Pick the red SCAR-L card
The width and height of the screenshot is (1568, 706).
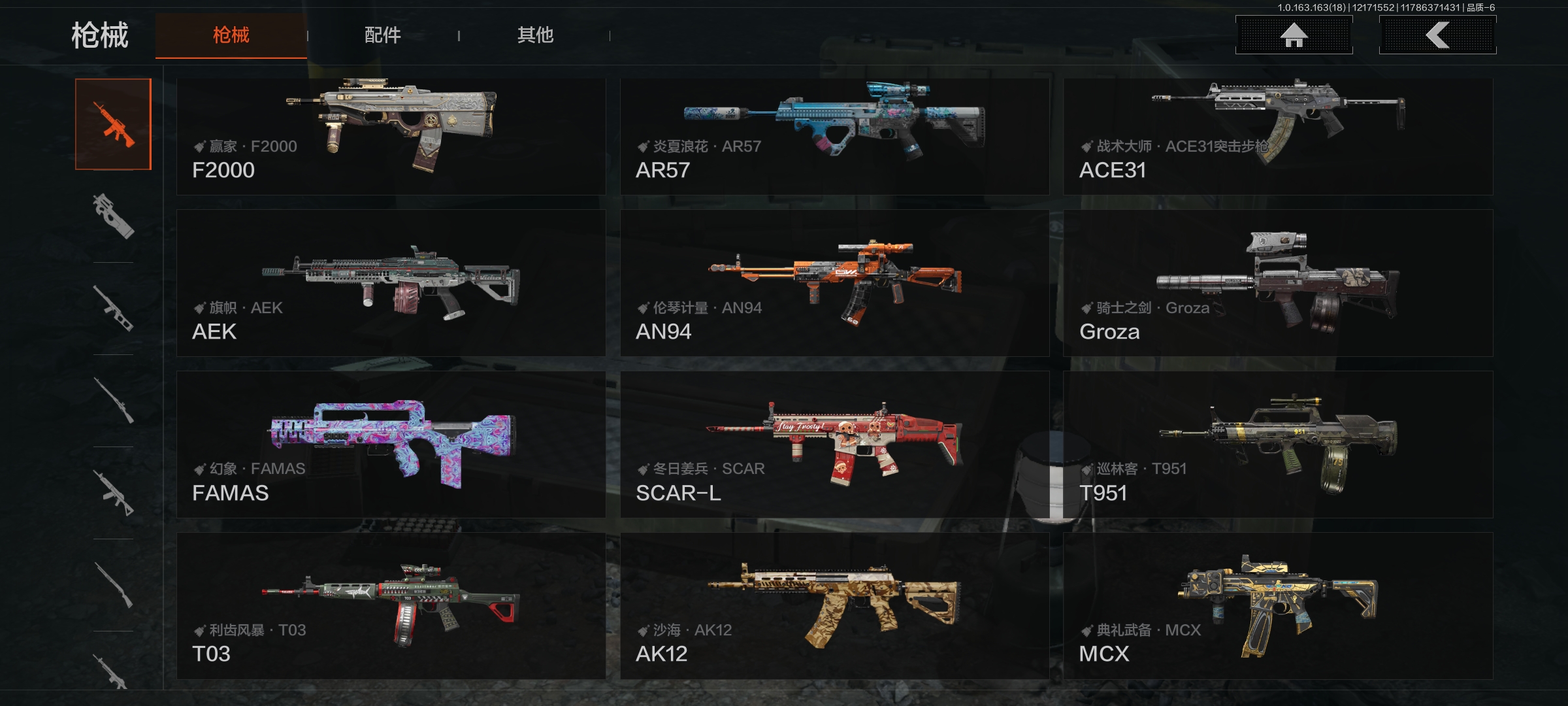tap(834, 445)
